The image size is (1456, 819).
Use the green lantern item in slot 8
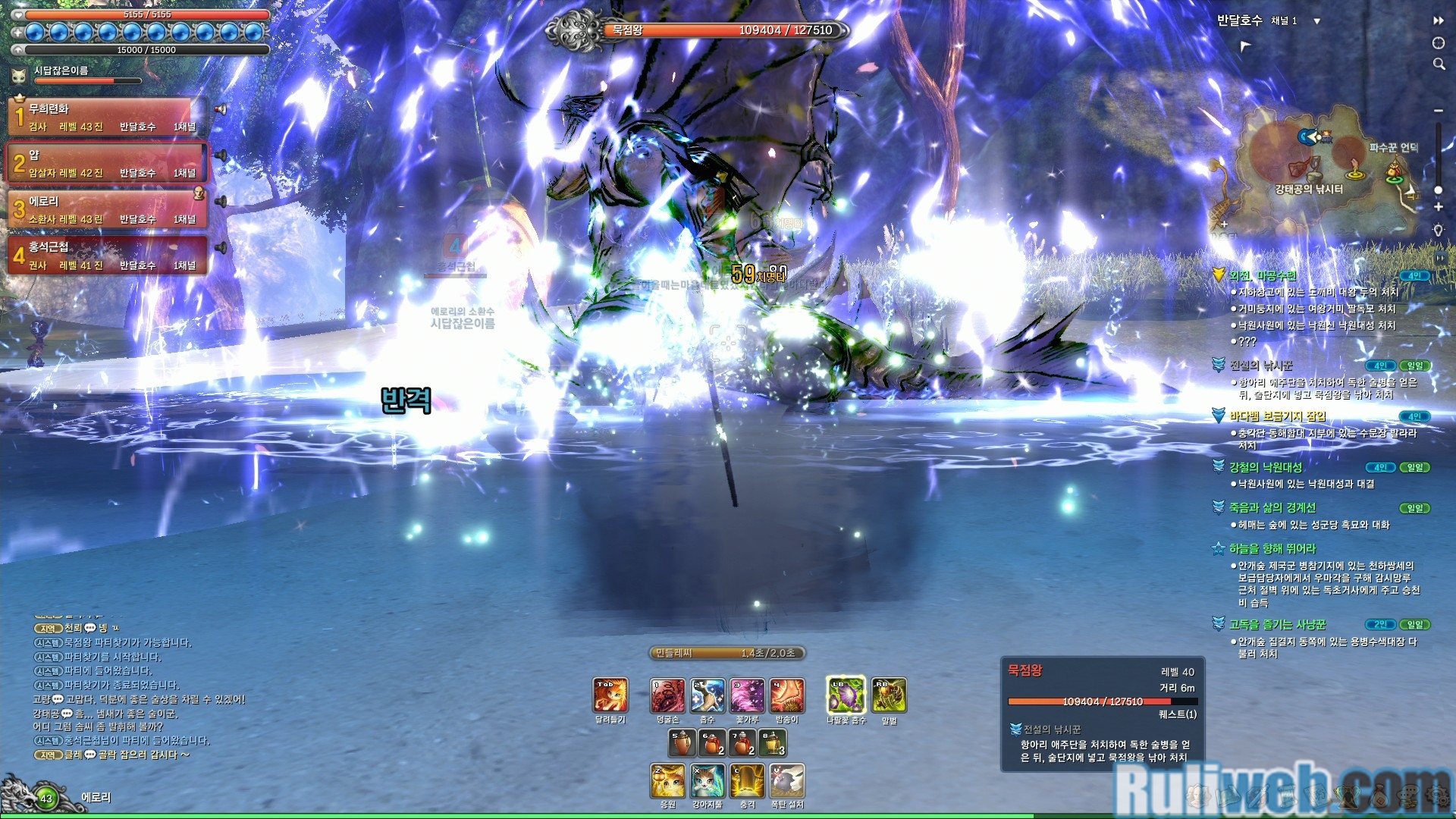point(772,743)
